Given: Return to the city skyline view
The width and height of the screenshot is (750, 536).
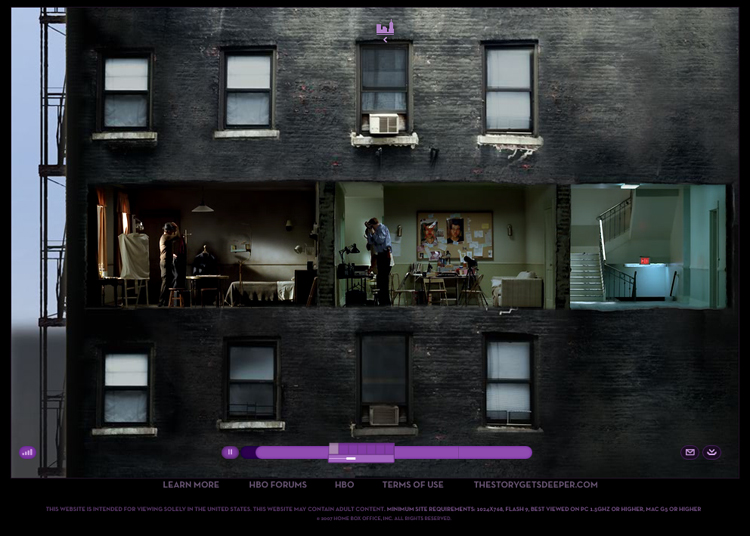Looking at the screenshot, I should pos(385,29).
